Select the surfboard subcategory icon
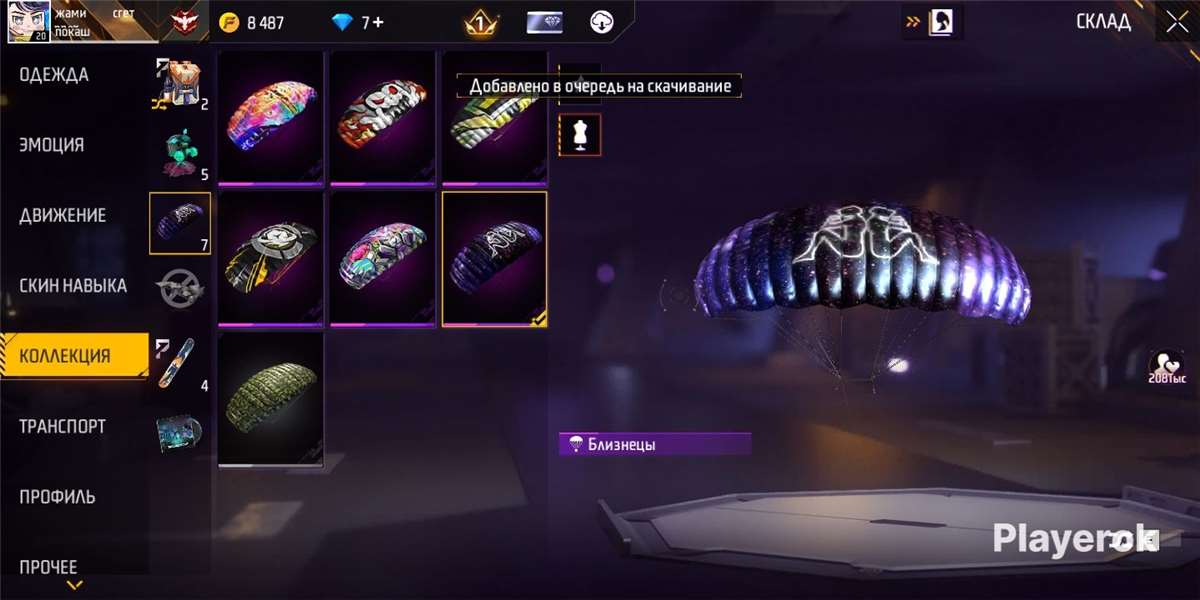This screenshot has height=600, width=1200. pyautogui.click(x=178, y=362)
